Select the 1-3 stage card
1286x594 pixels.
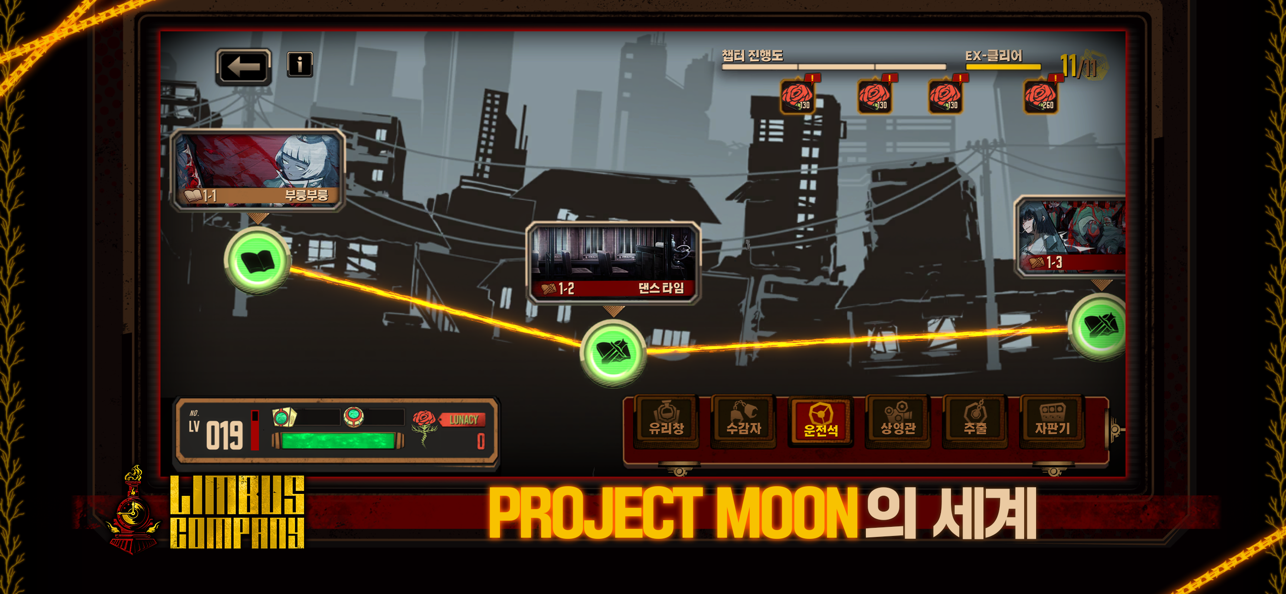(x=1072, y=237)
